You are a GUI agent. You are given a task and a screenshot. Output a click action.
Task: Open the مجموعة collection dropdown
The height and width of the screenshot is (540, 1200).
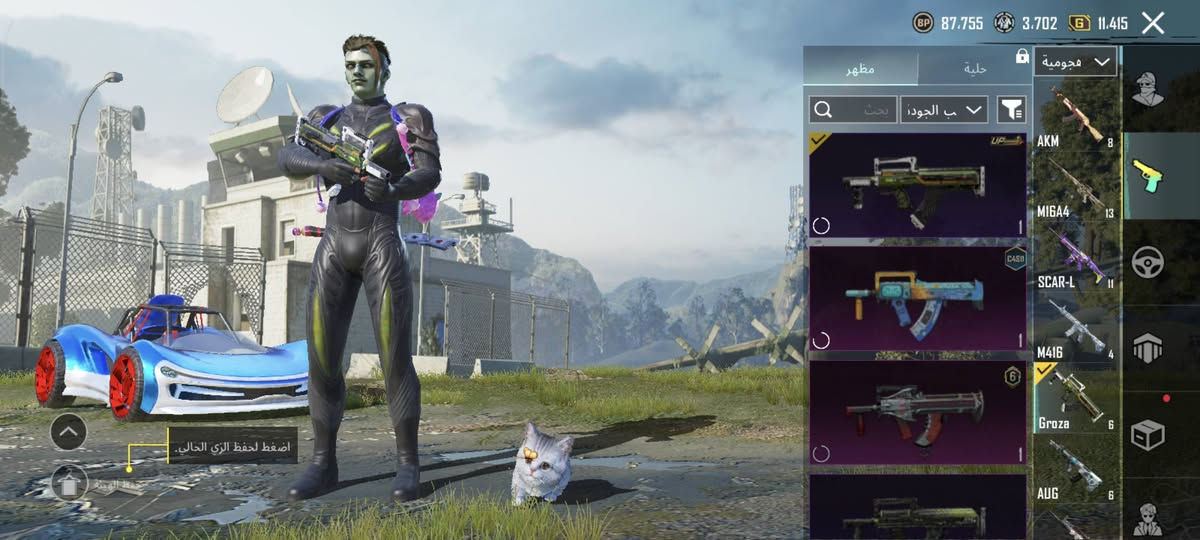(1075, 62)
